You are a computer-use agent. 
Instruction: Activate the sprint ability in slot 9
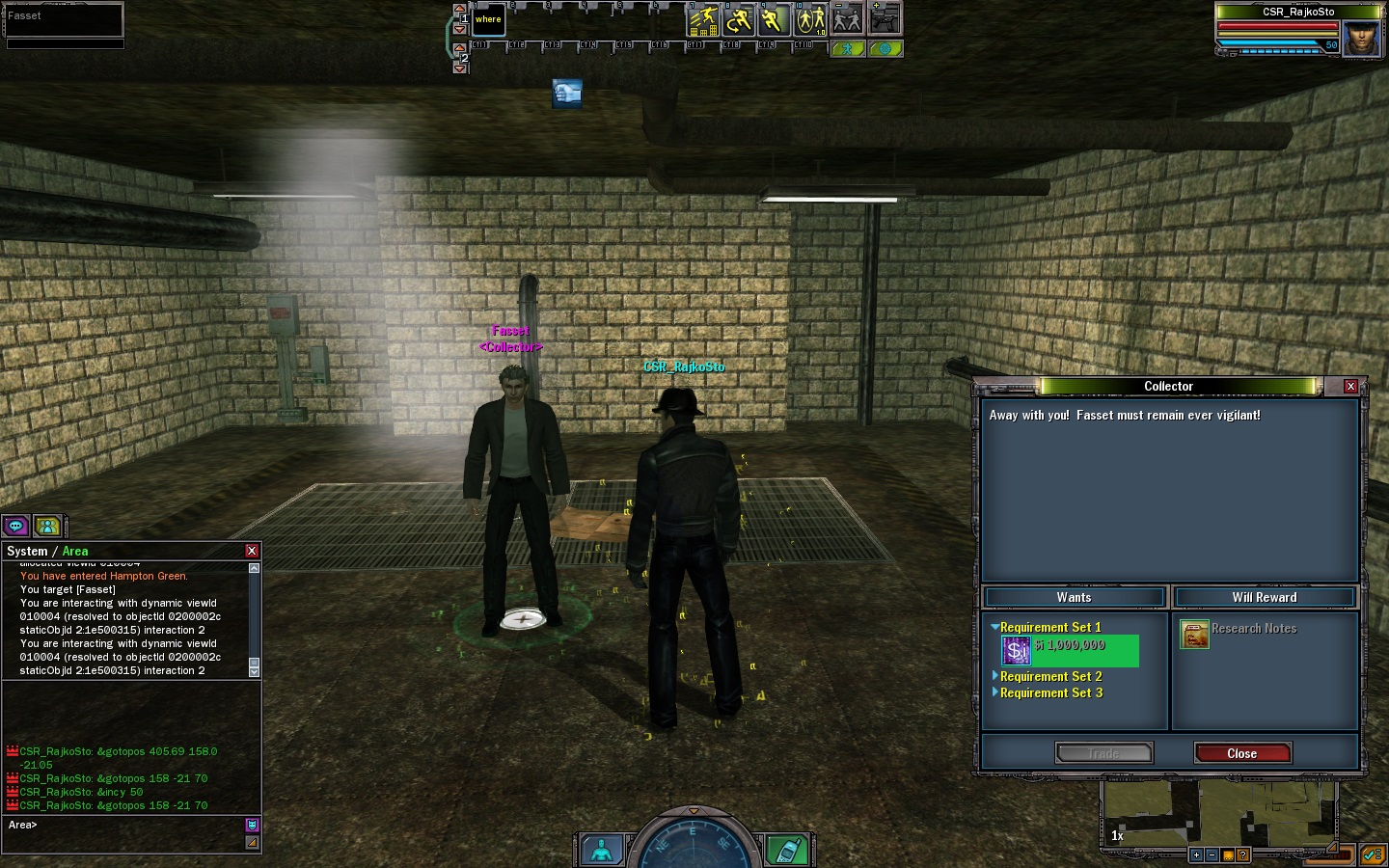pos(774,20)
